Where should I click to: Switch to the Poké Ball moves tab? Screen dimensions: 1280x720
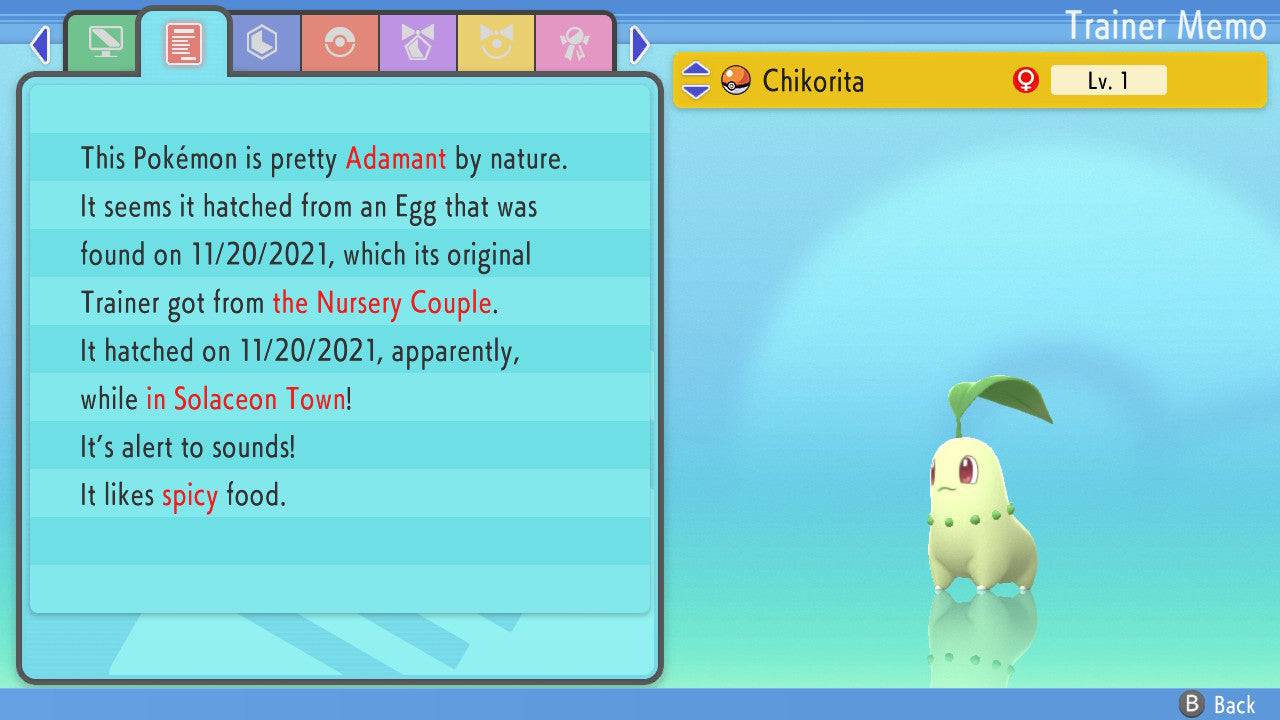tap(340, 43)
